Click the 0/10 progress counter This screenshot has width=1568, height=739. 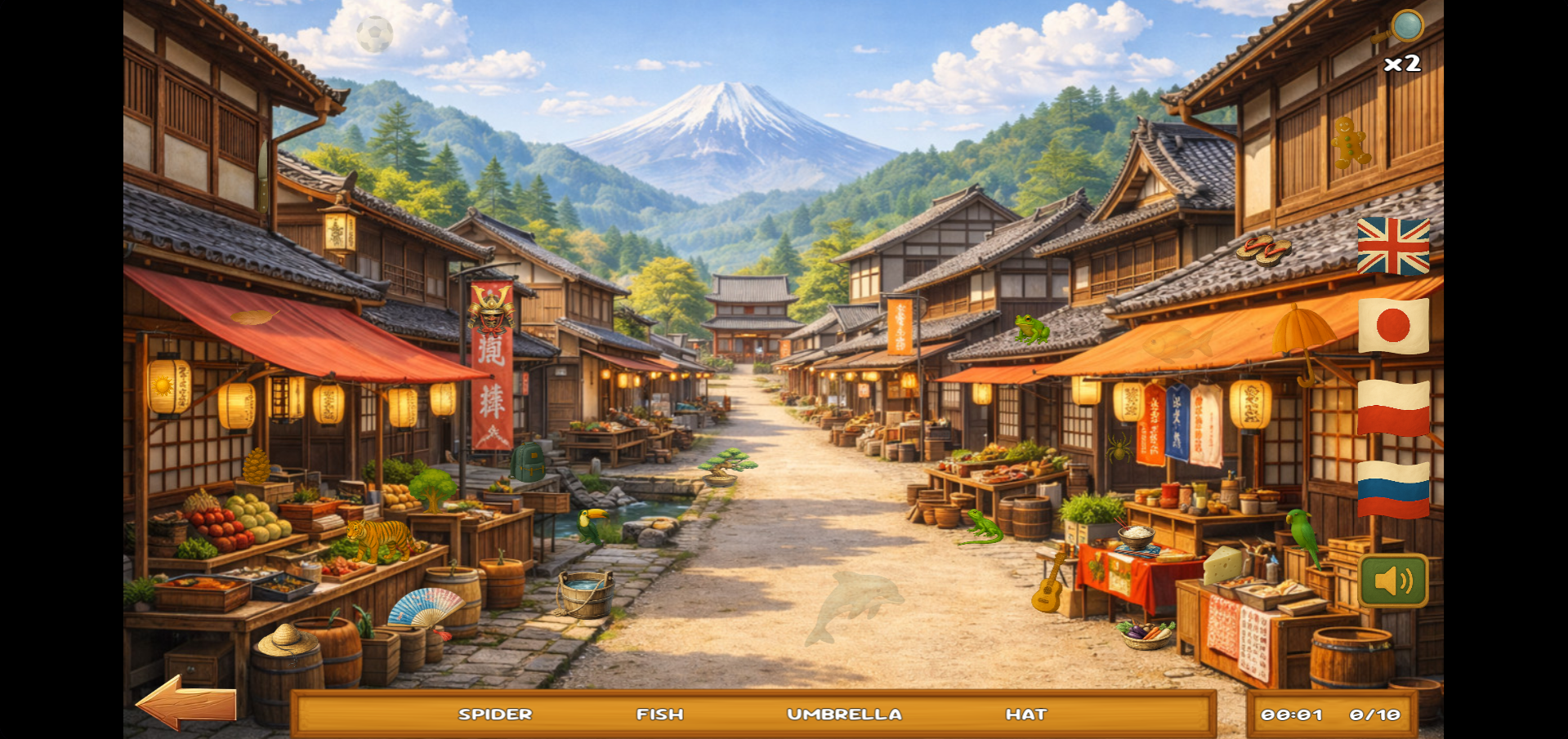(x=1375, y=713)
